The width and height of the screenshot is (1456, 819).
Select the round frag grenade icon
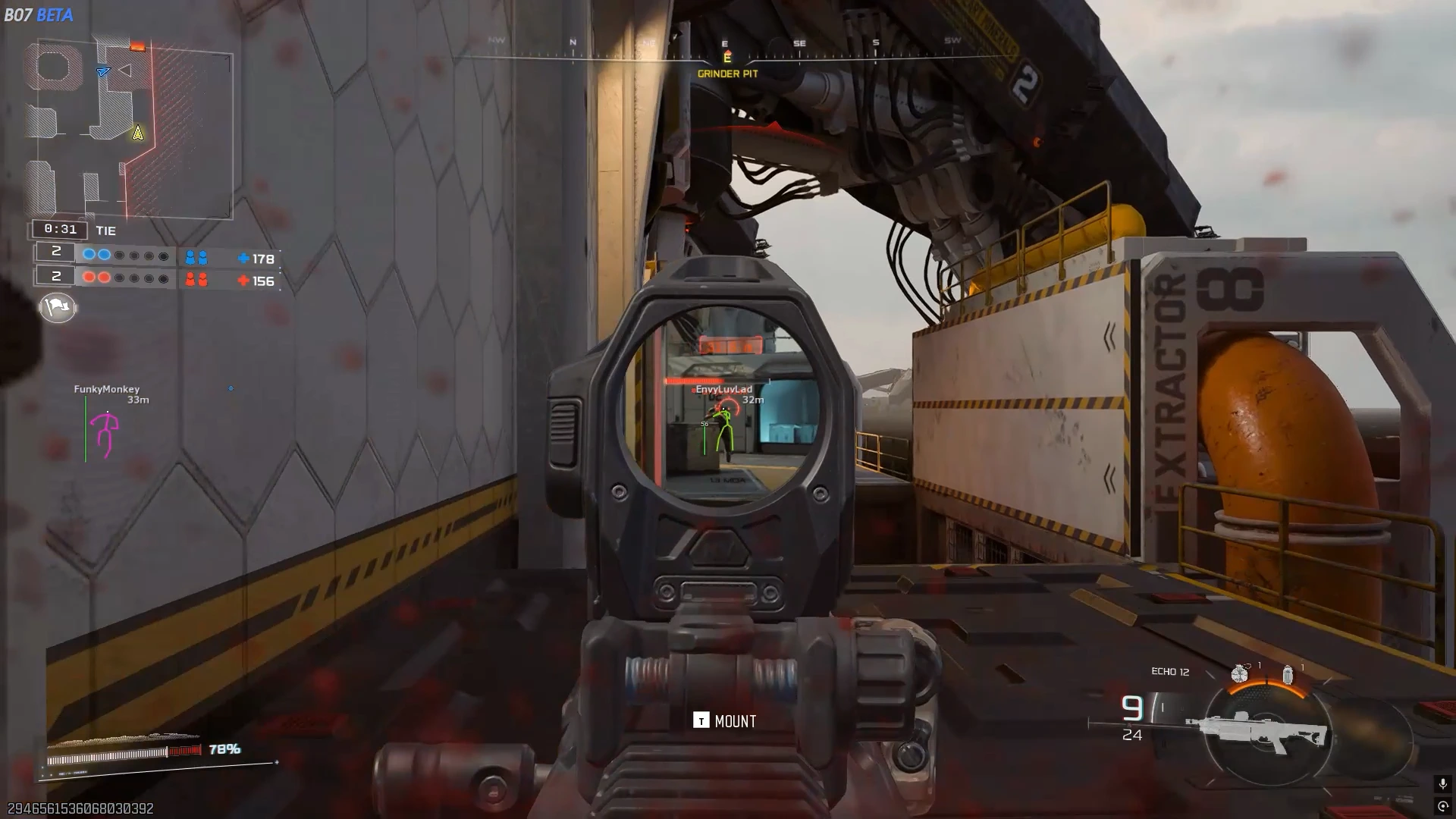[x=1240, y=673]
